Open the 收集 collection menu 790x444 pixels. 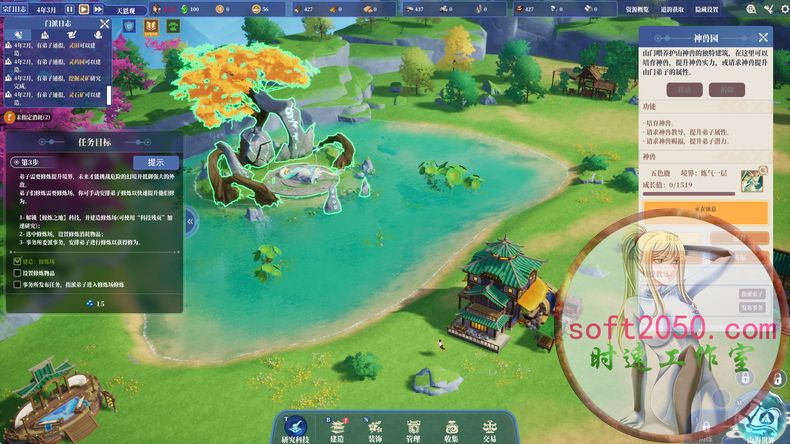451,430
